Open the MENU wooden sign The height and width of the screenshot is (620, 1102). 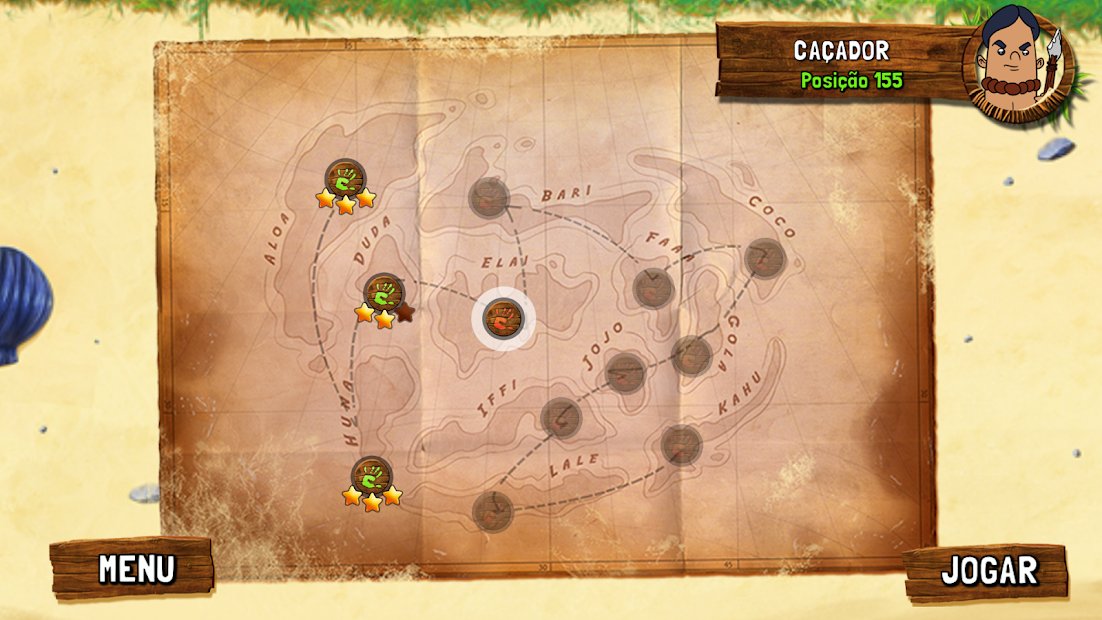133,568
